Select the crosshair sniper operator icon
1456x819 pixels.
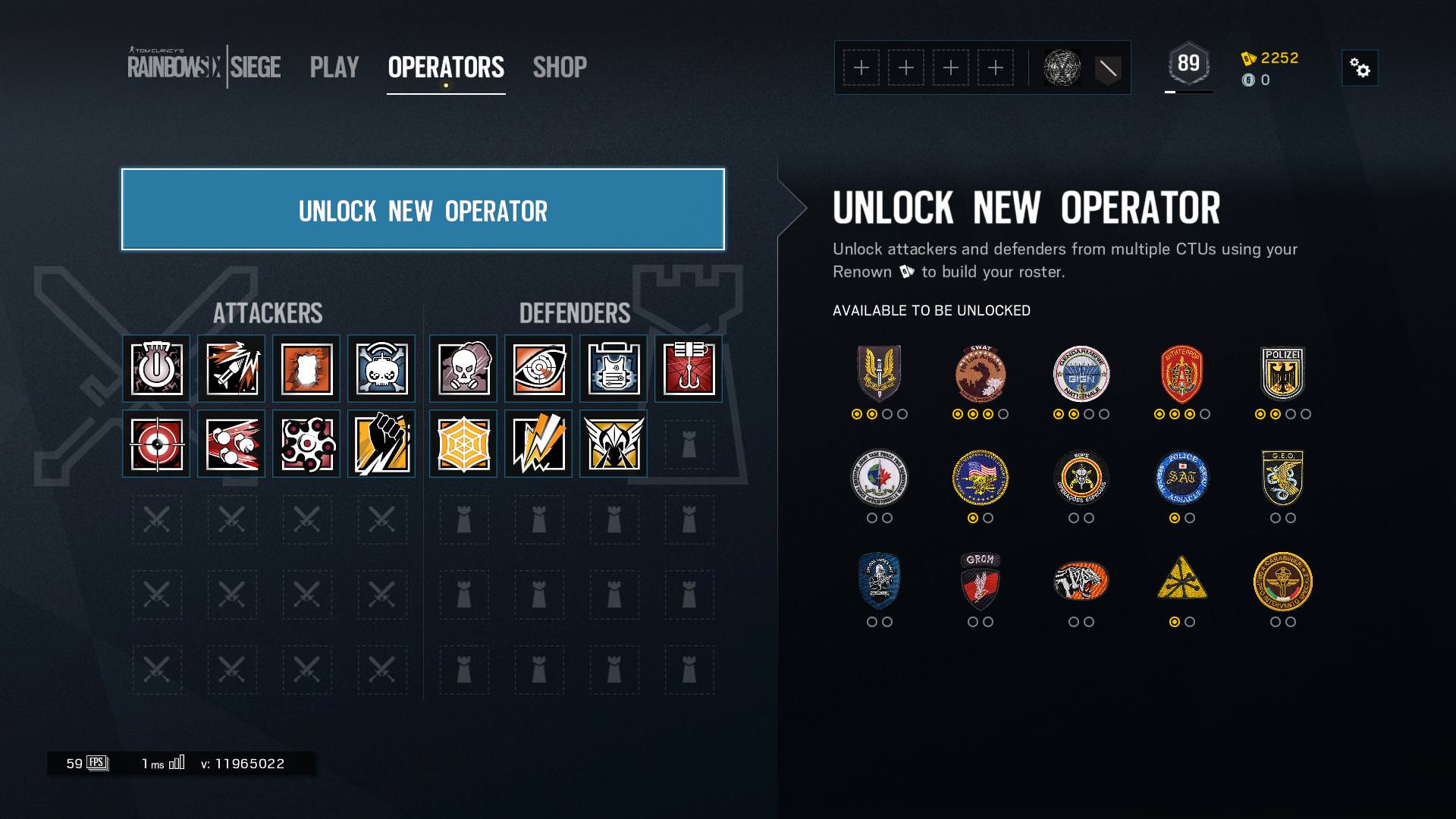tap(155, 444)
